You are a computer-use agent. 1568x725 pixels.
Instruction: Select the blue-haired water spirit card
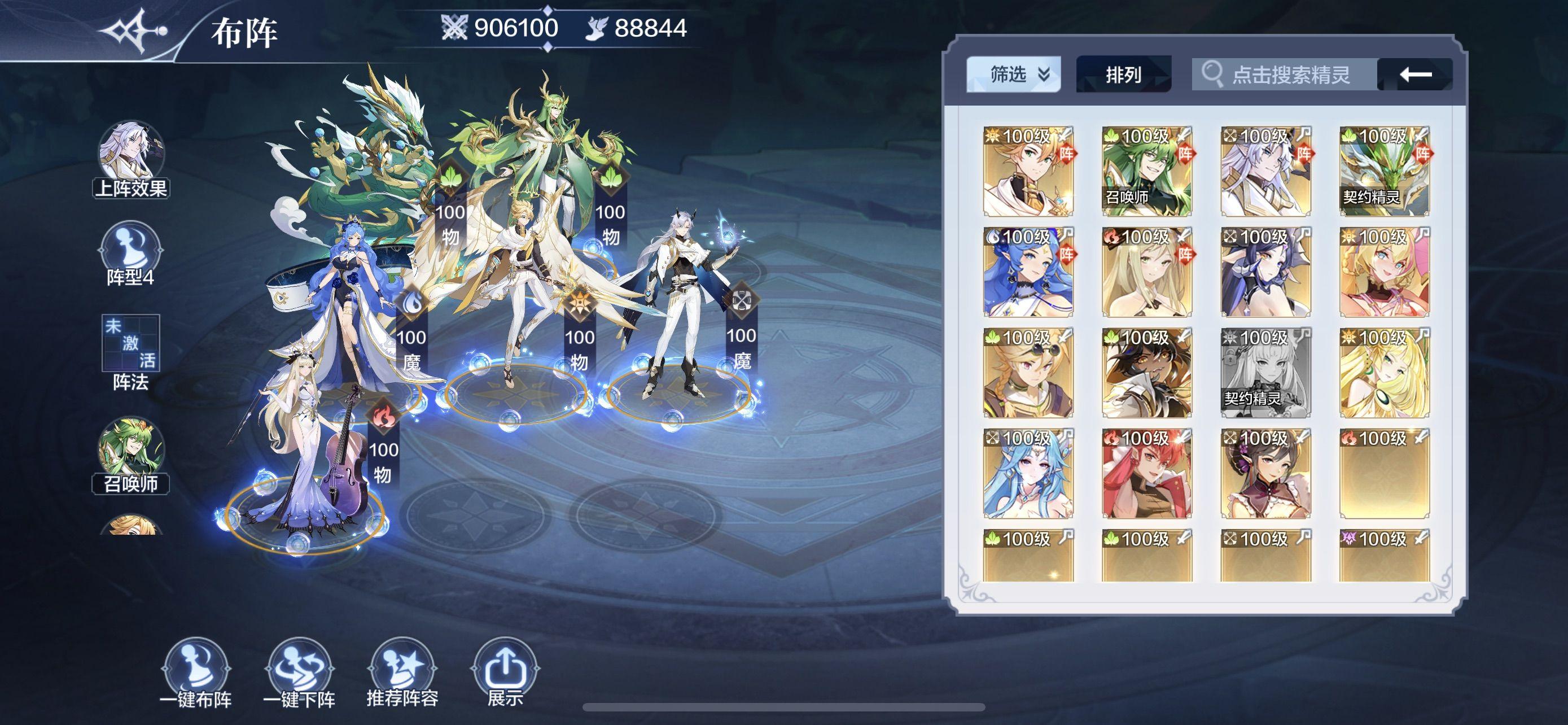1028,273
